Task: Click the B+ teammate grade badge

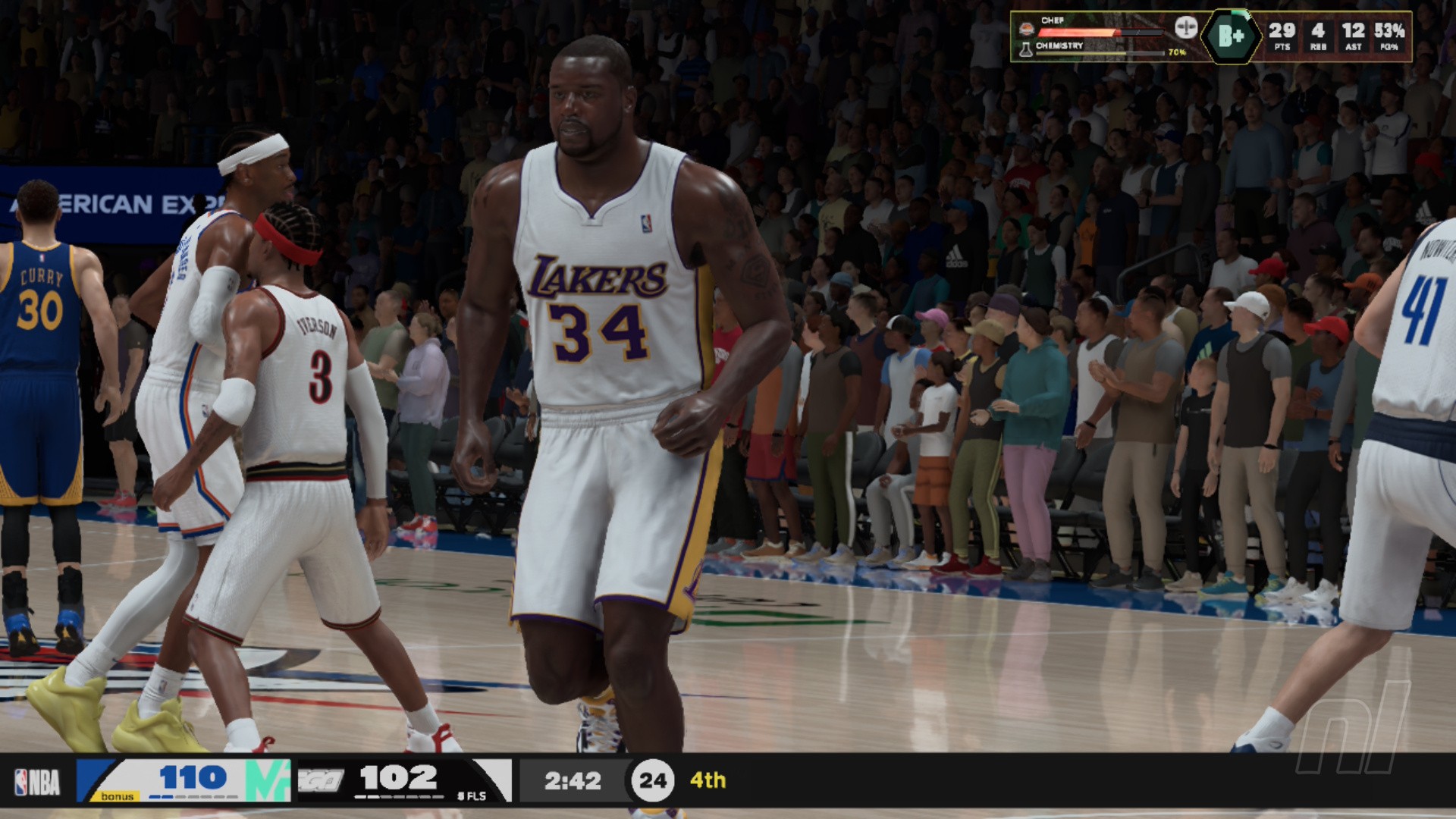Action: pos(1231,36)
